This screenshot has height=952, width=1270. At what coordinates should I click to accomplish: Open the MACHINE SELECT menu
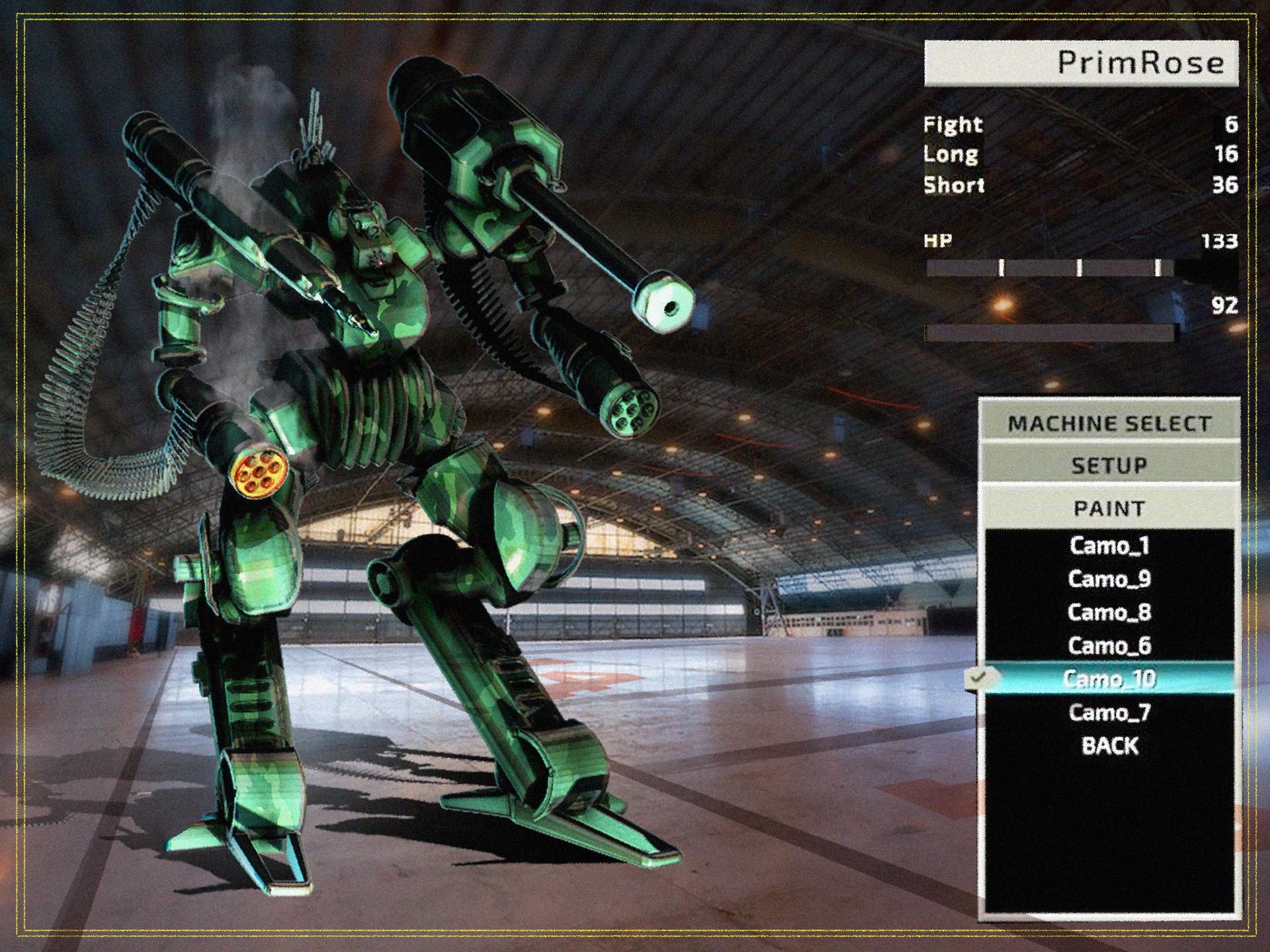1109,423
